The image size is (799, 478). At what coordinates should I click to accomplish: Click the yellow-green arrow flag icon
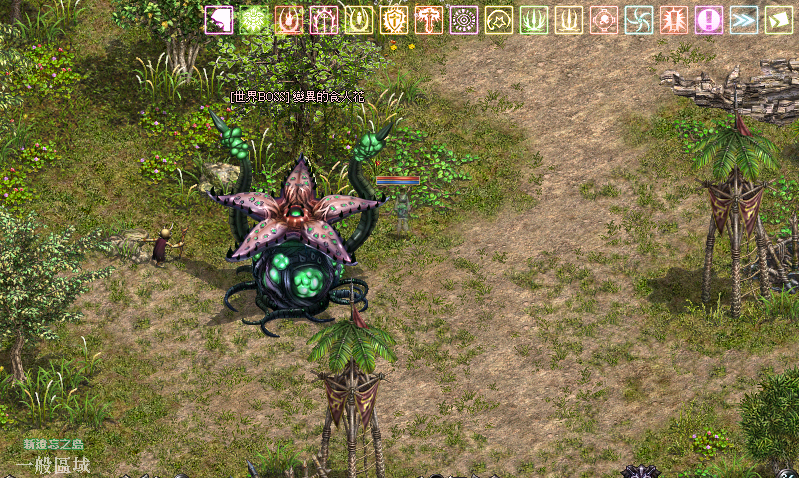(x=779, y=20)
